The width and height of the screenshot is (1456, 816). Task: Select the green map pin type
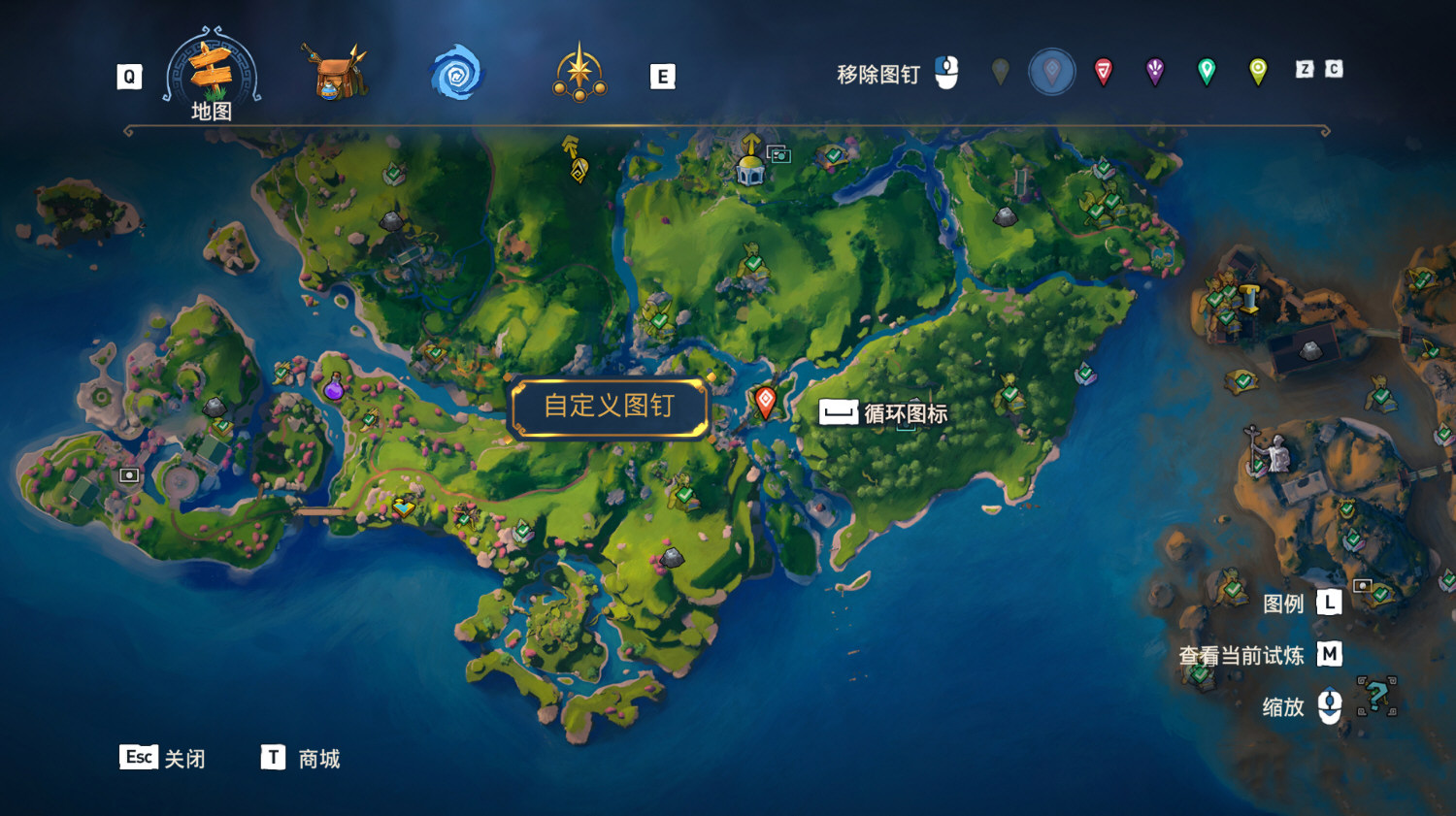coord(1207,71)
